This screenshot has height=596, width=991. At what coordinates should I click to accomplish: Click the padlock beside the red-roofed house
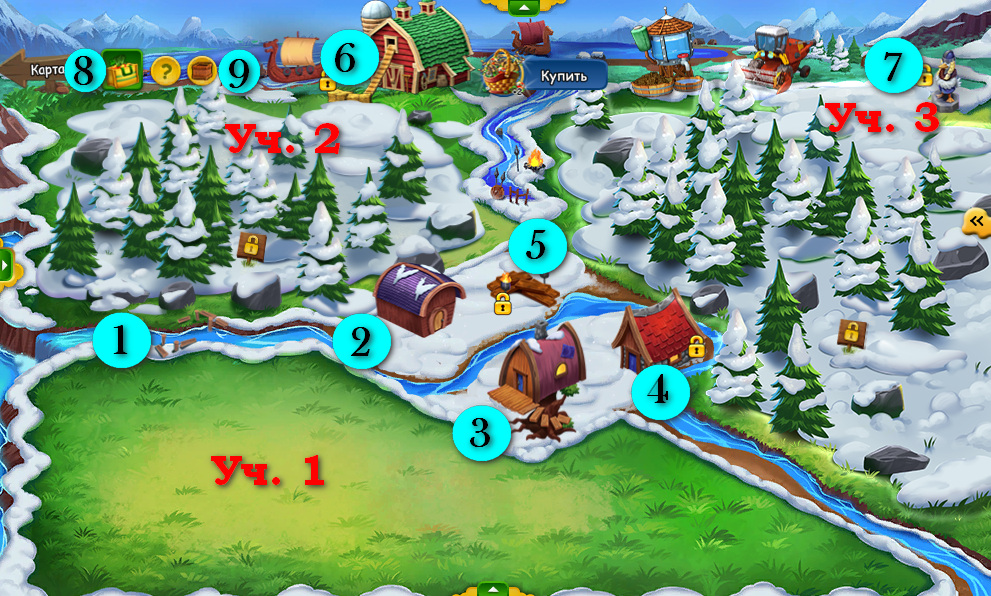[696, 347]
